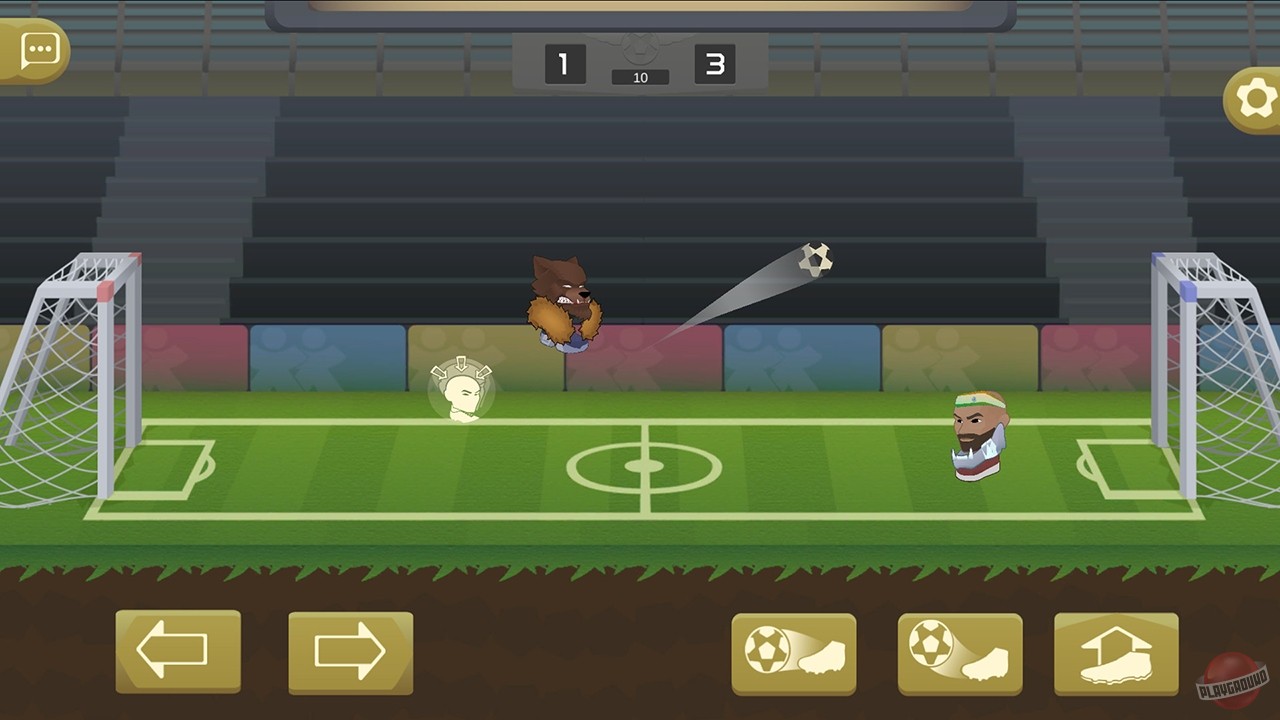Click the match timer showing 10
Image resolution: width=1280 pixels, height=720 pixels.
640,77
